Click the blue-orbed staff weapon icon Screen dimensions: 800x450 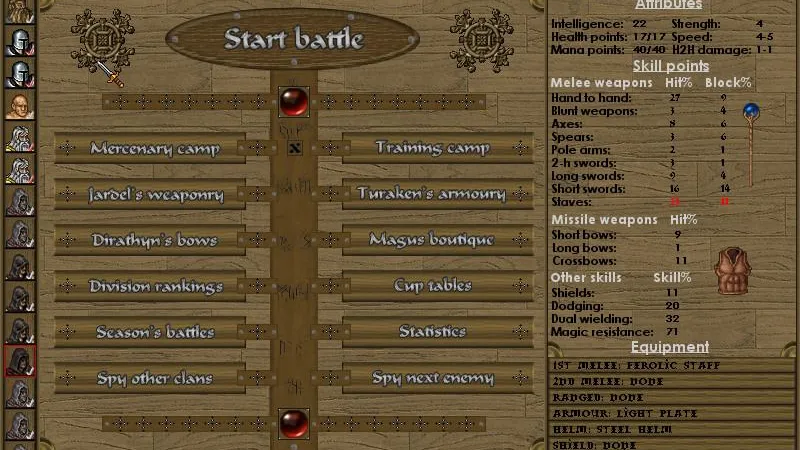click(x=749, y=140)
